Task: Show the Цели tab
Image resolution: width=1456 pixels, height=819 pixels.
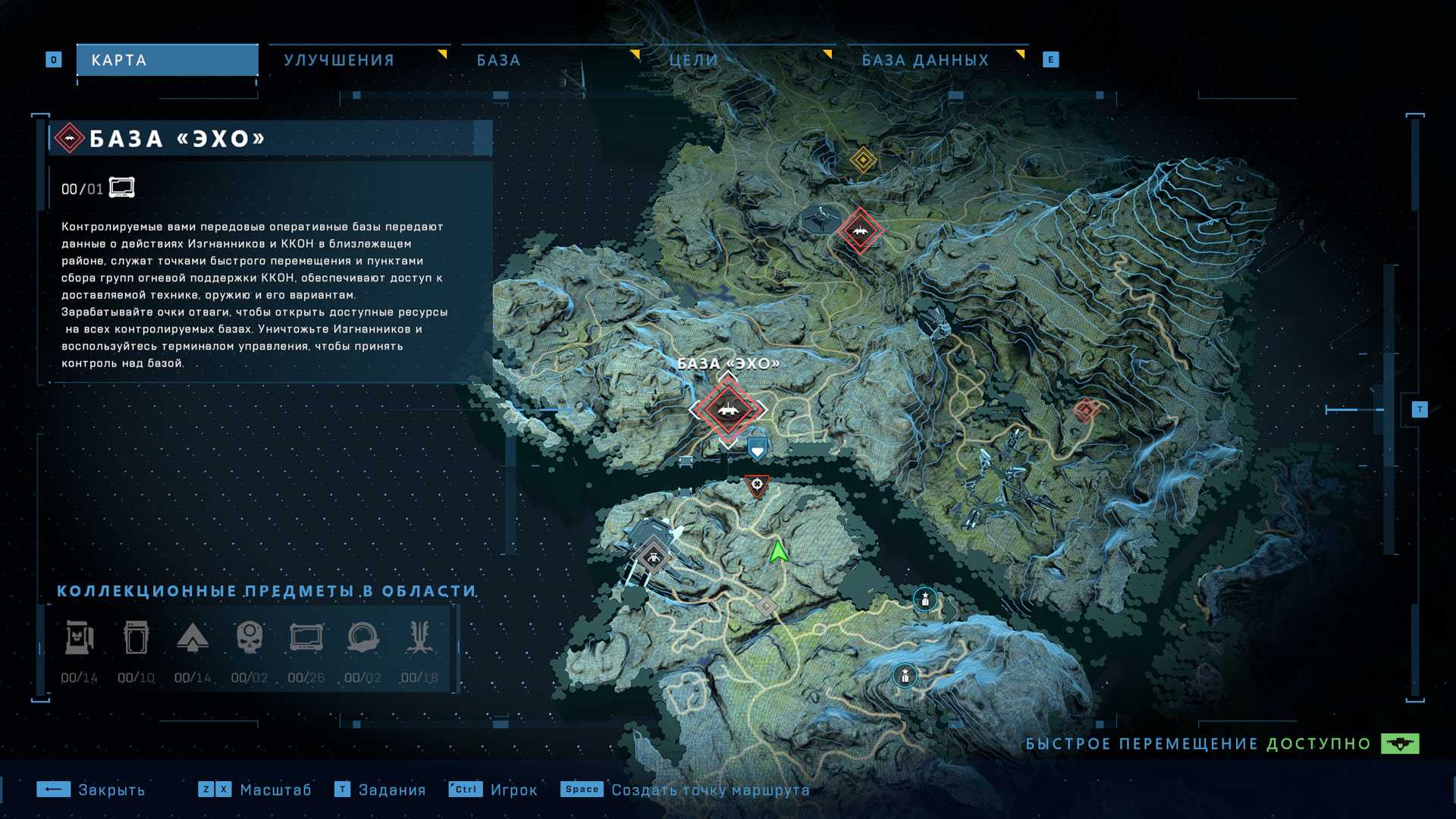Action: click(x=693, y=60)
